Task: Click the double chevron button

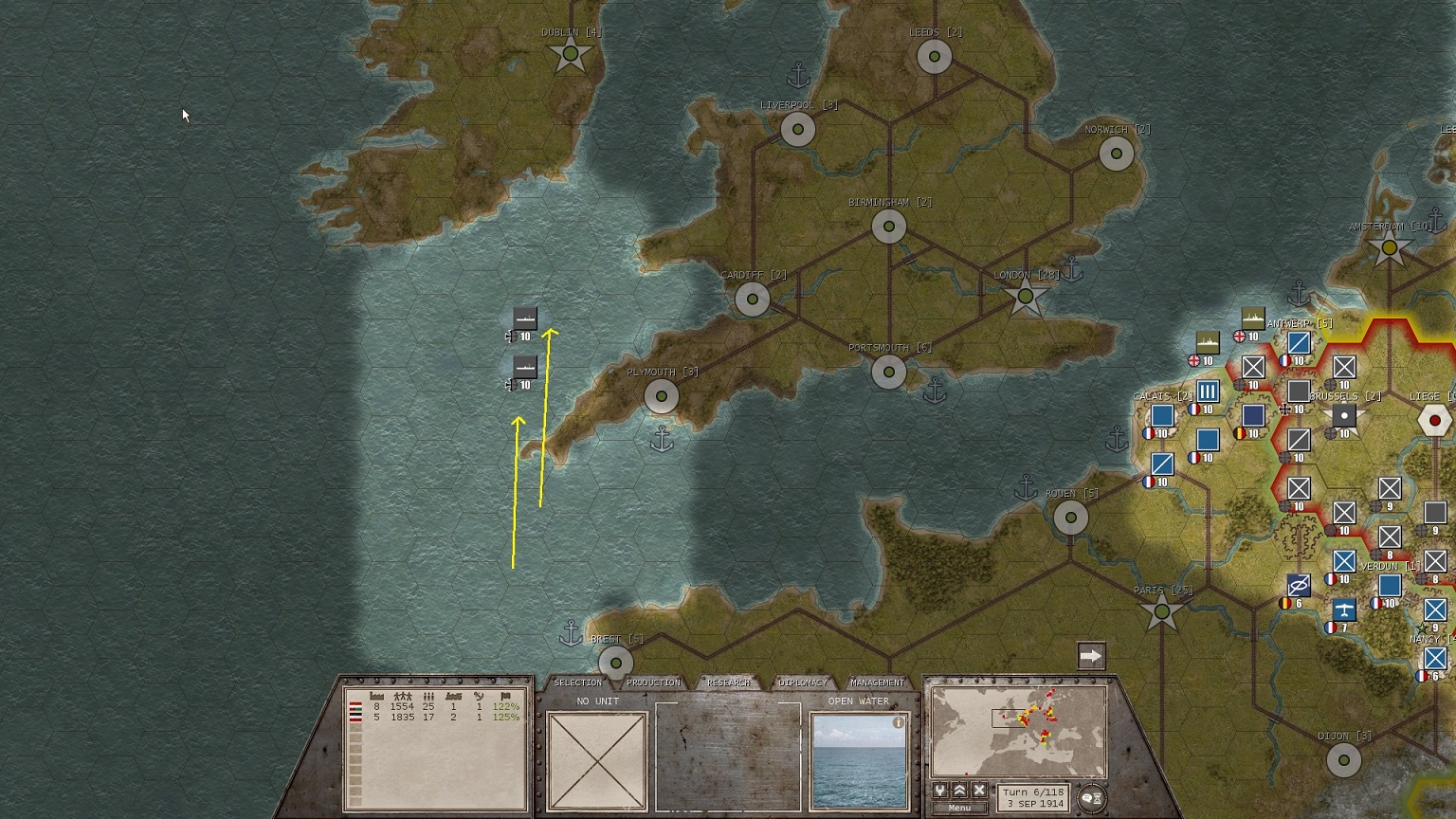Action: tap(959, 791)
